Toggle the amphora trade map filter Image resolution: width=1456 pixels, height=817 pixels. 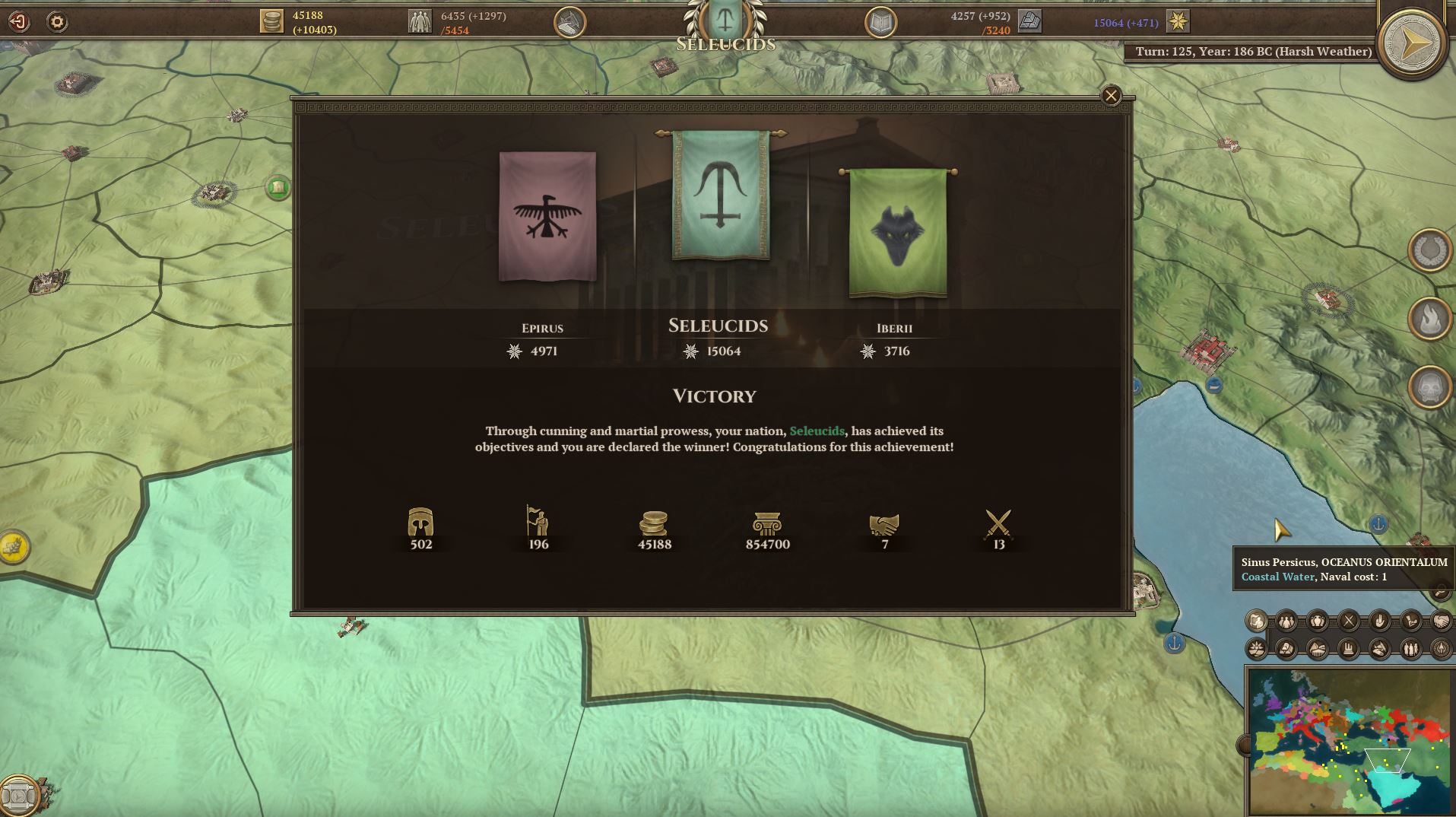[x=1318, y=621]
